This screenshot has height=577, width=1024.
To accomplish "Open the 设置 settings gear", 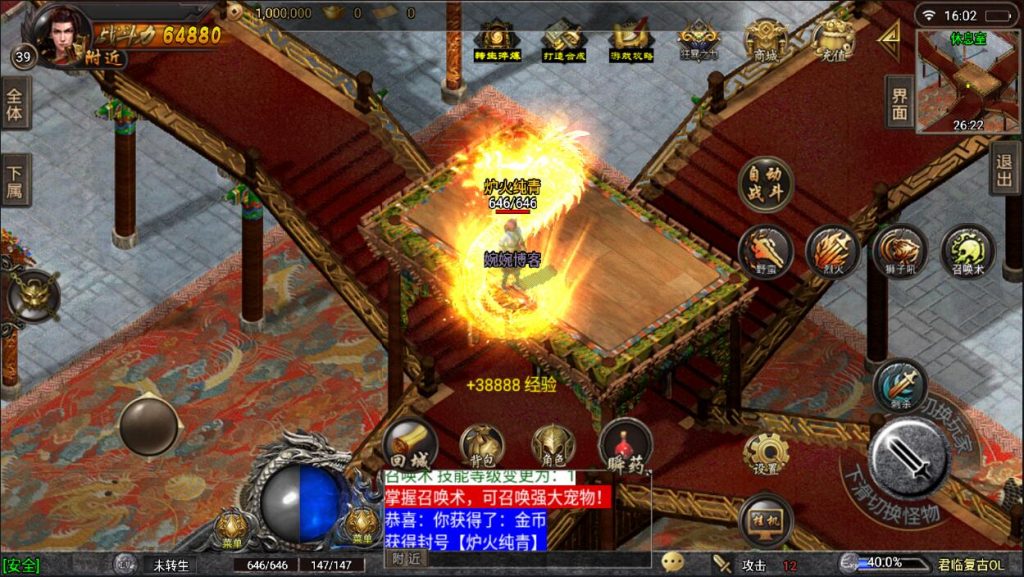I will pos(766,456).
